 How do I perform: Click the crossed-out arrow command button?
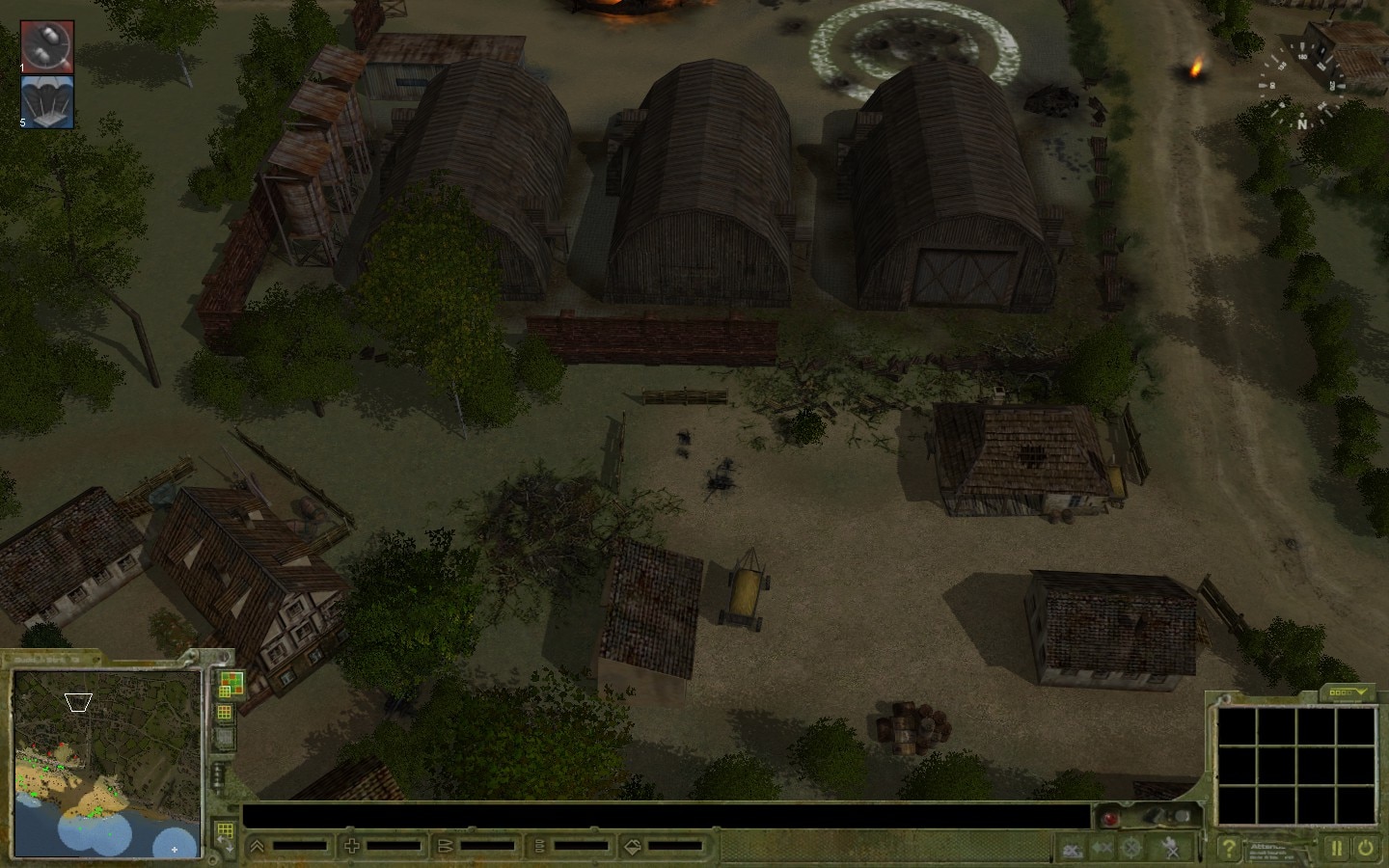(x=1103, y=849)
